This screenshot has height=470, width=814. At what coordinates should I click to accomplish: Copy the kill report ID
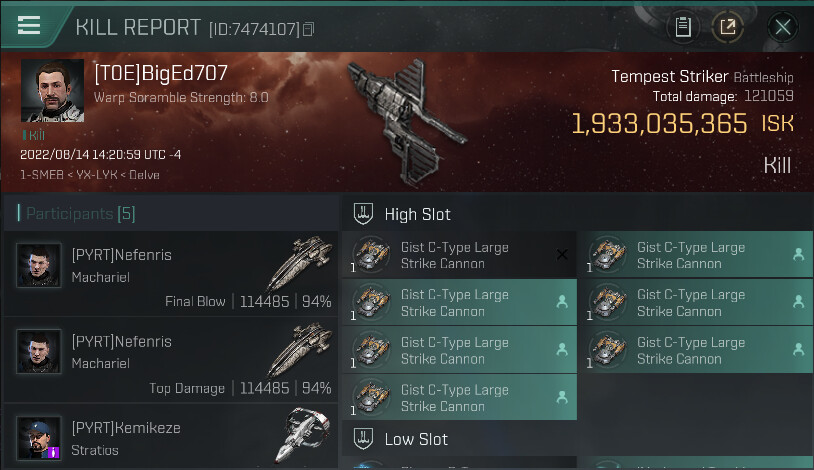point(308,30)
